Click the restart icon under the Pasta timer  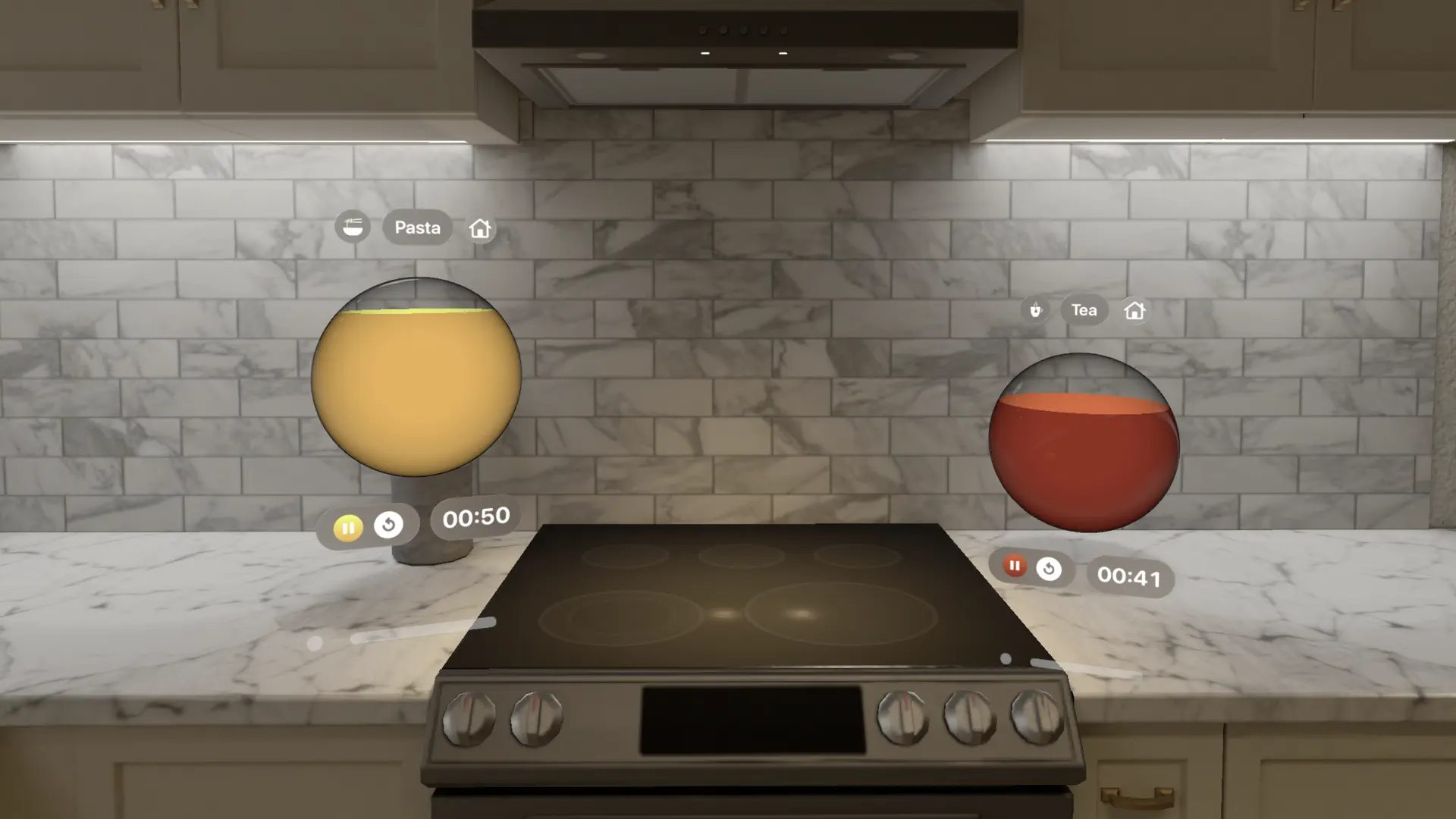pos(388,525)
